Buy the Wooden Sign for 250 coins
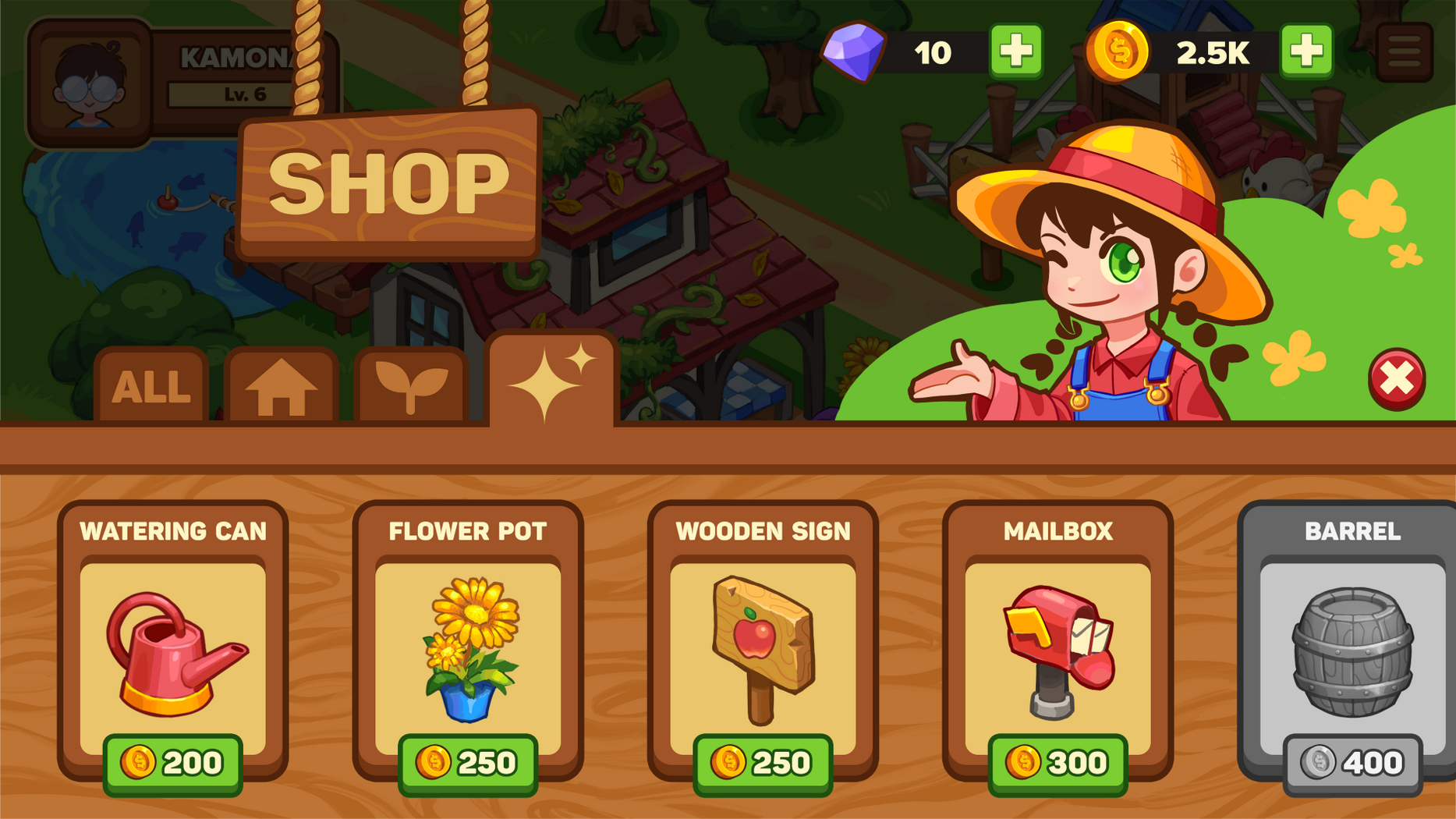Screen dimensions: 1456x819 click(x=762, y=763)
